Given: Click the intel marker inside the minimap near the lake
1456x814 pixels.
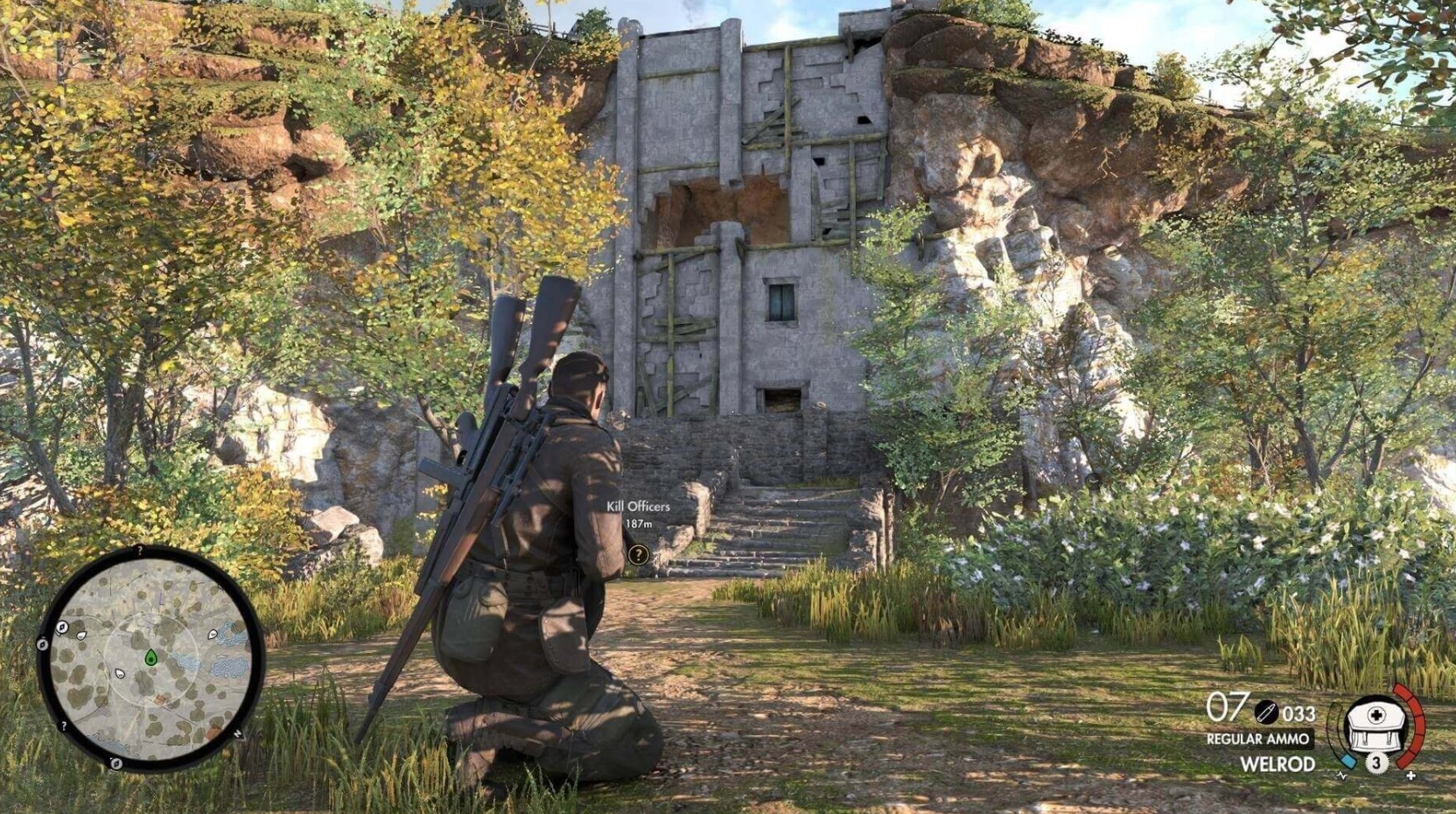Looking at the screenshot, I should [x=212, y=635].
